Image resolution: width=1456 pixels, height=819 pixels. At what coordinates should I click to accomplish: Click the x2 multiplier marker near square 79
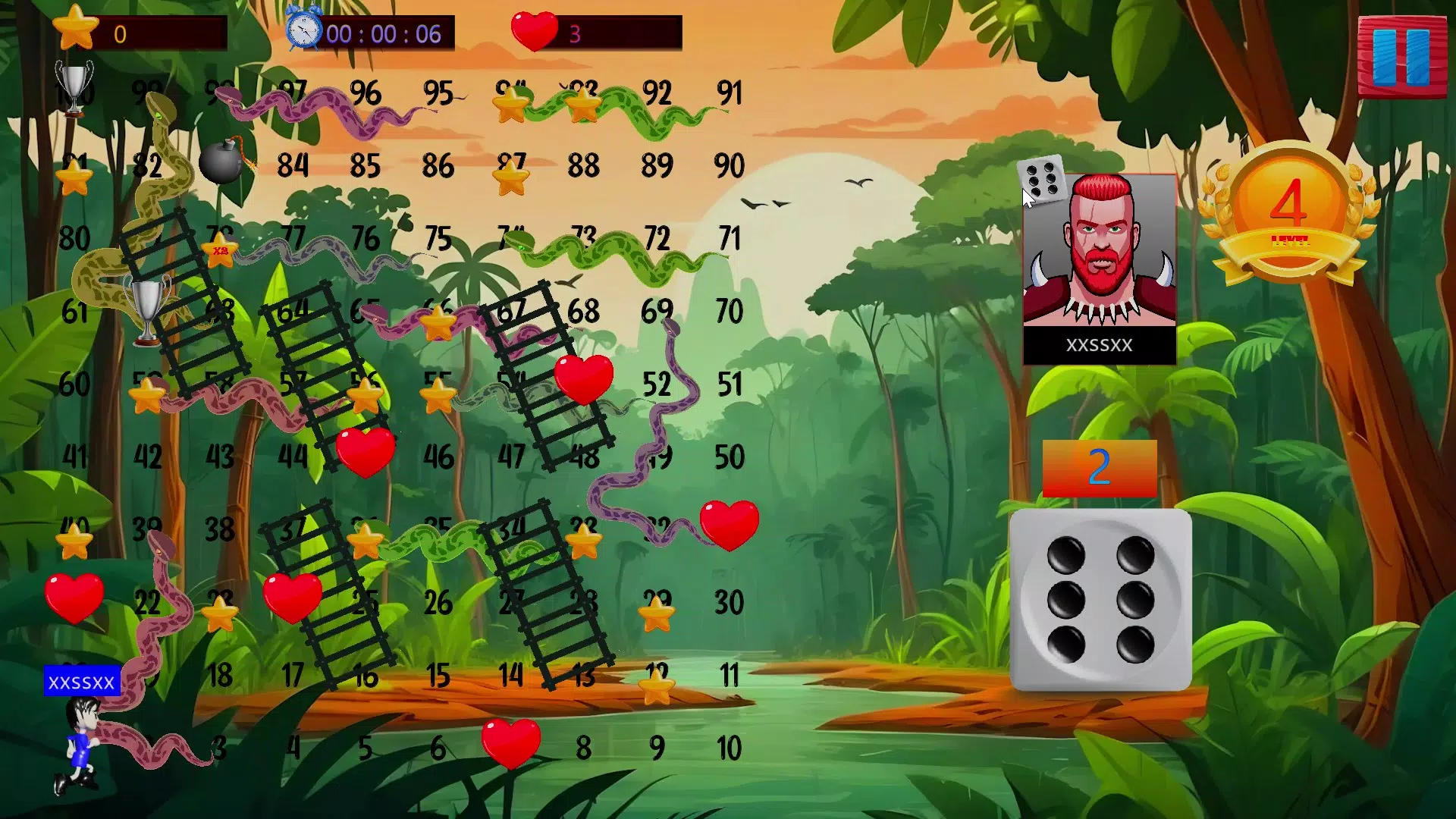[x=220, y=250]
